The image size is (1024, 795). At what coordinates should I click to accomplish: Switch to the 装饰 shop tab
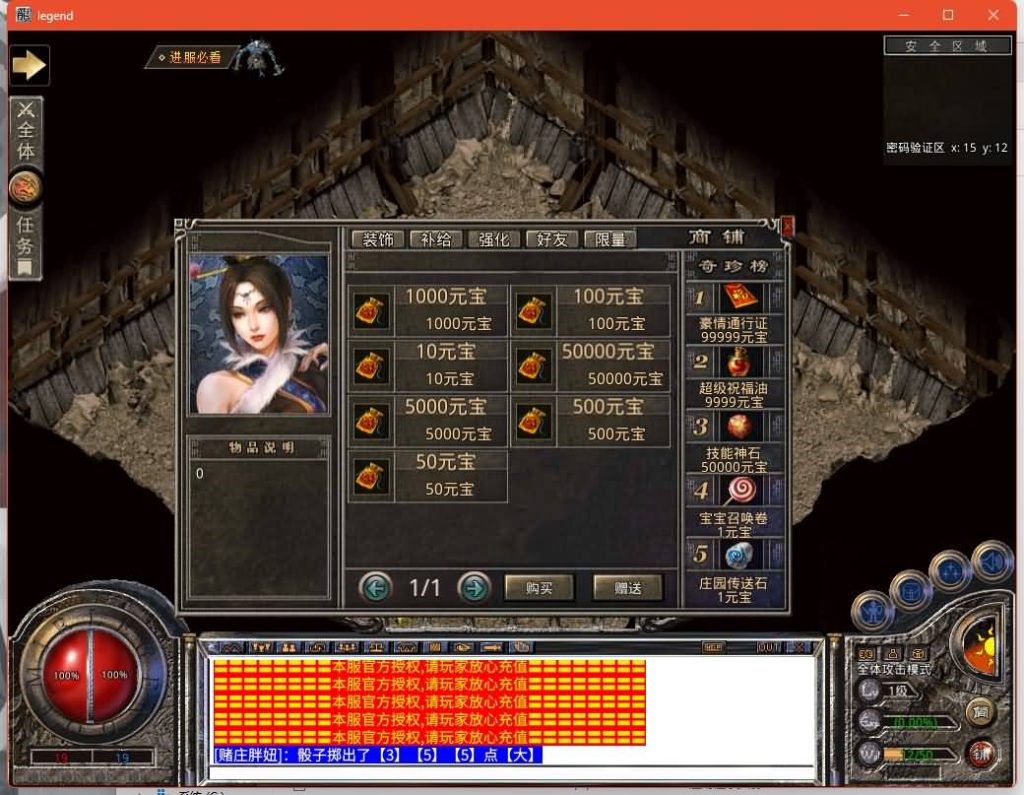coord(377,240)
